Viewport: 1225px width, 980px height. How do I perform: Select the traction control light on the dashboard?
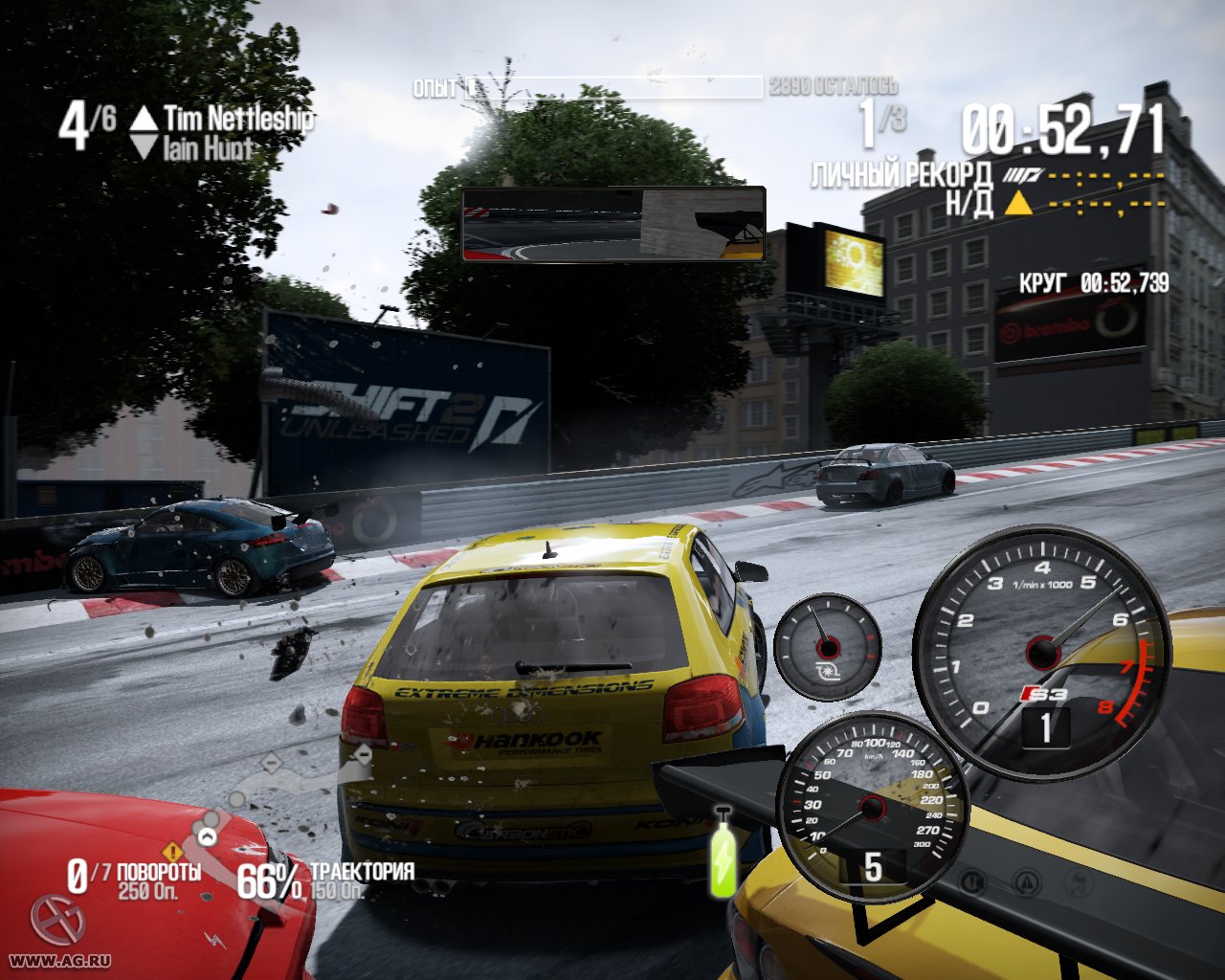pos(1078,882)
